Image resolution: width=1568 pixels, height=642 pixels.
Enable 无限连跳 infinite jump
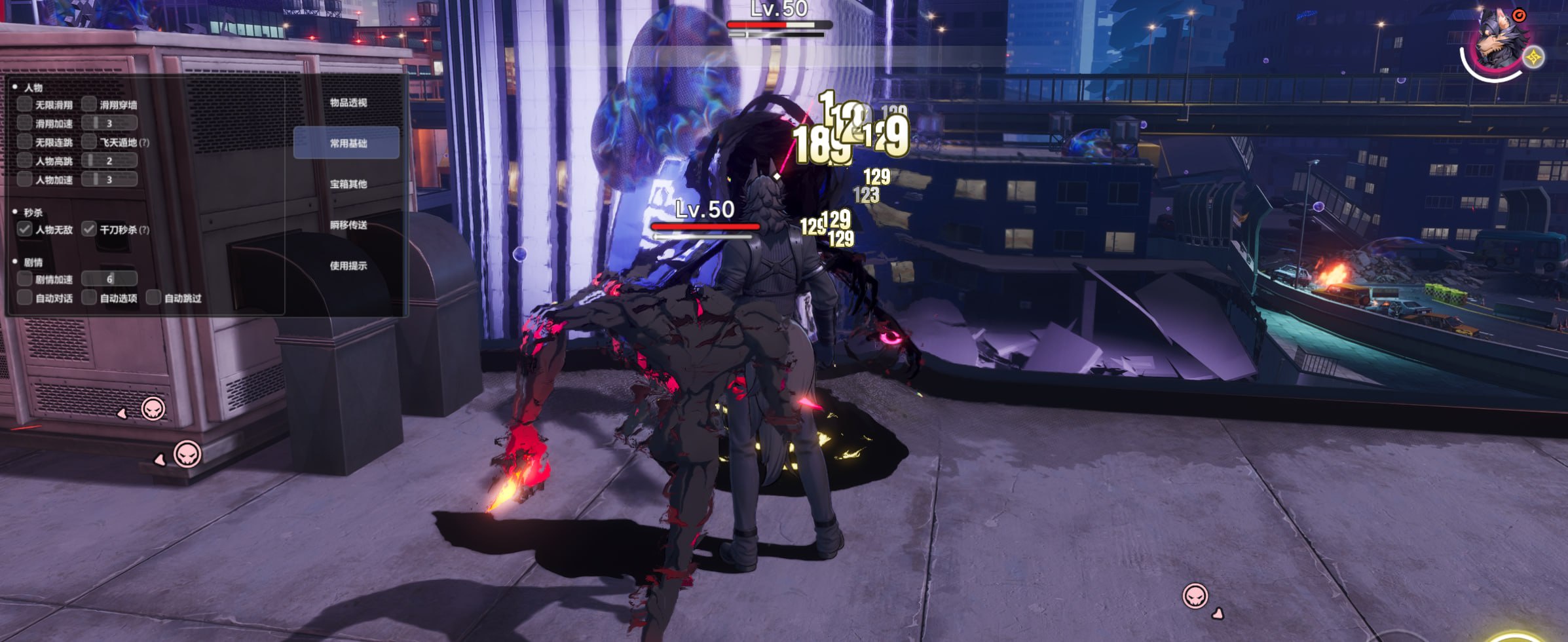(x=25, y=142)
